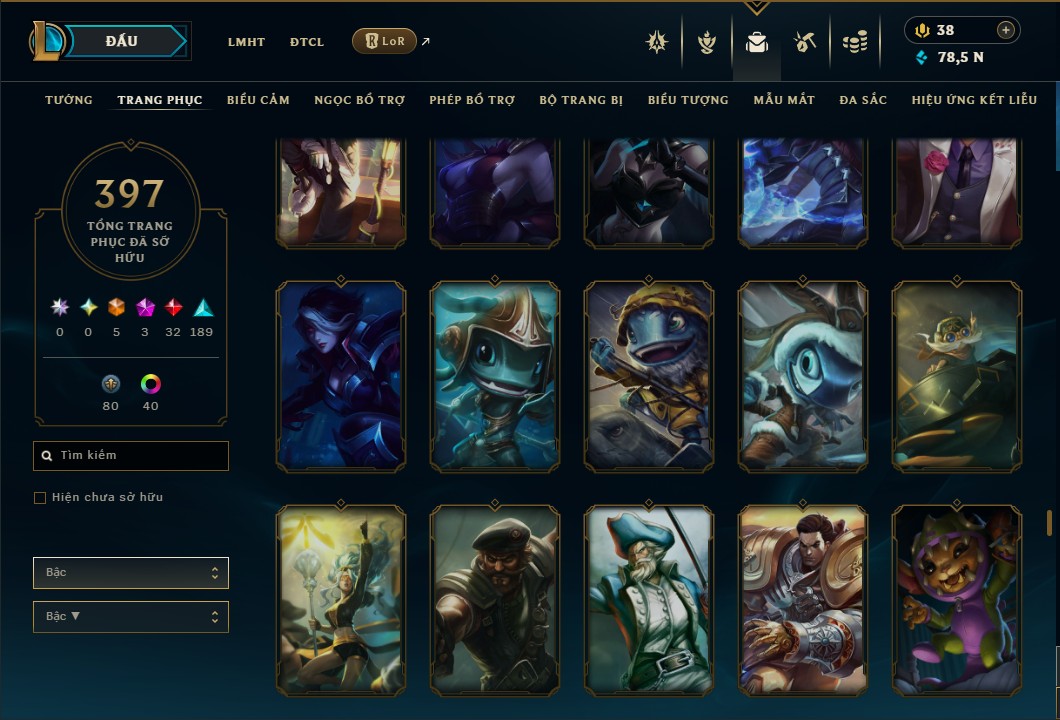This screenshot has height=720, width=1060.
Task: Show the BỘ TRANG BỊ item sets tab
Action: click(581, 100)
